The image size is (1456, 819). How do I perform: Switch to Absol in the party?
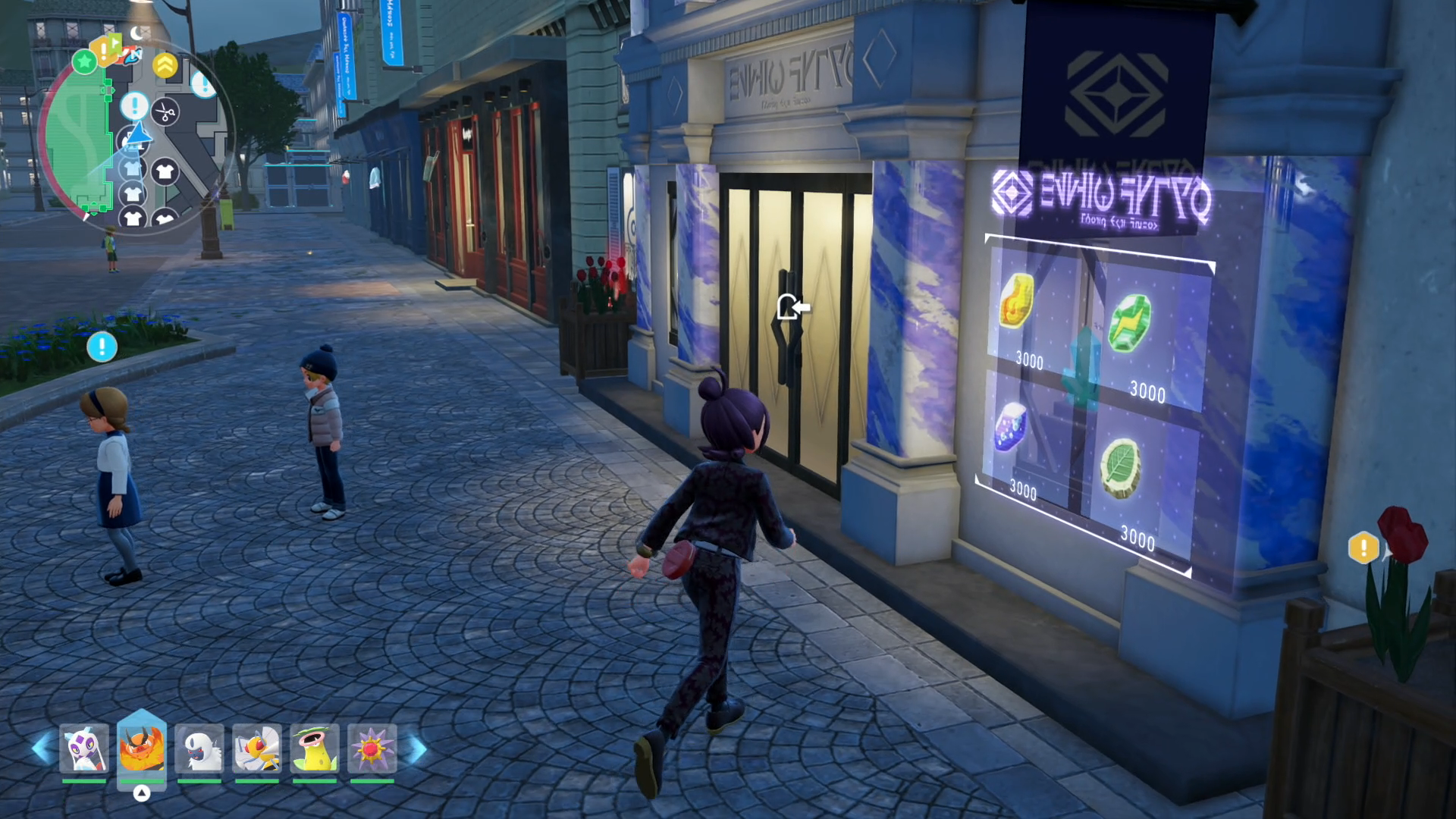coord(199,748)
